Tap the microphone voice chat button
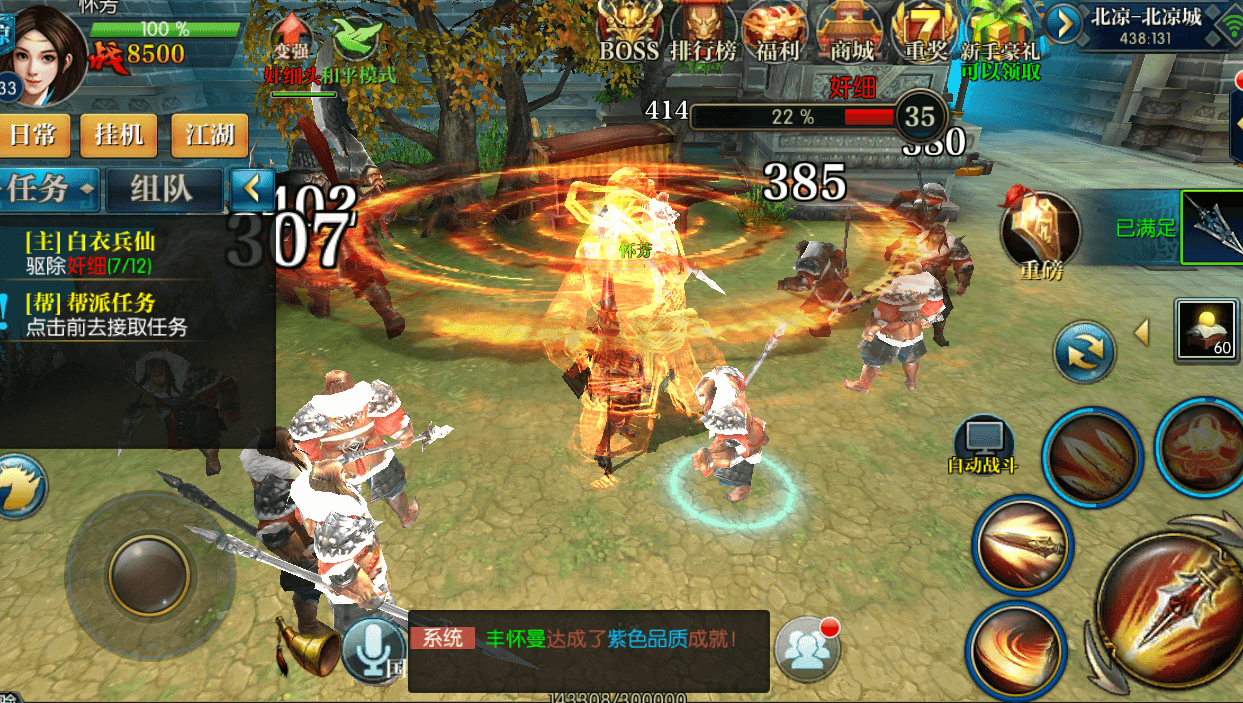The height and width of the screenshot is (703, 1243). (374, 649)
